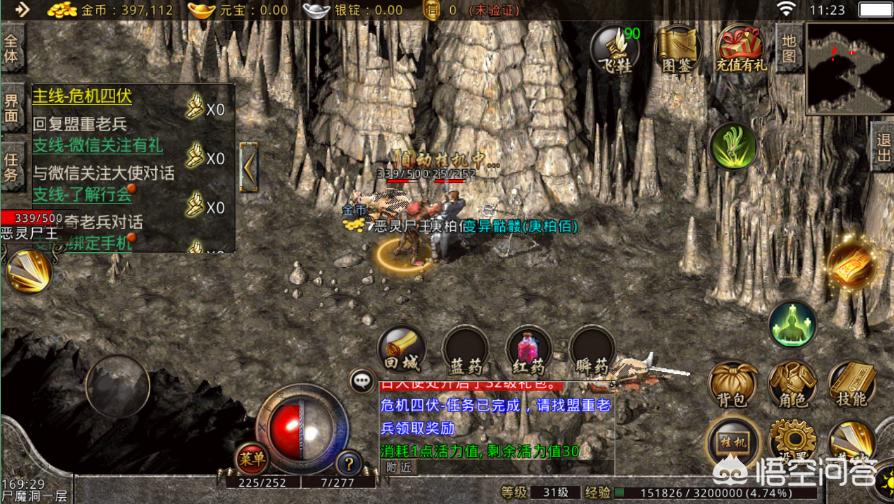Toggle the 挂机 auto-battle button
This screenshot has width=894, height=504.
coord(732,440)
